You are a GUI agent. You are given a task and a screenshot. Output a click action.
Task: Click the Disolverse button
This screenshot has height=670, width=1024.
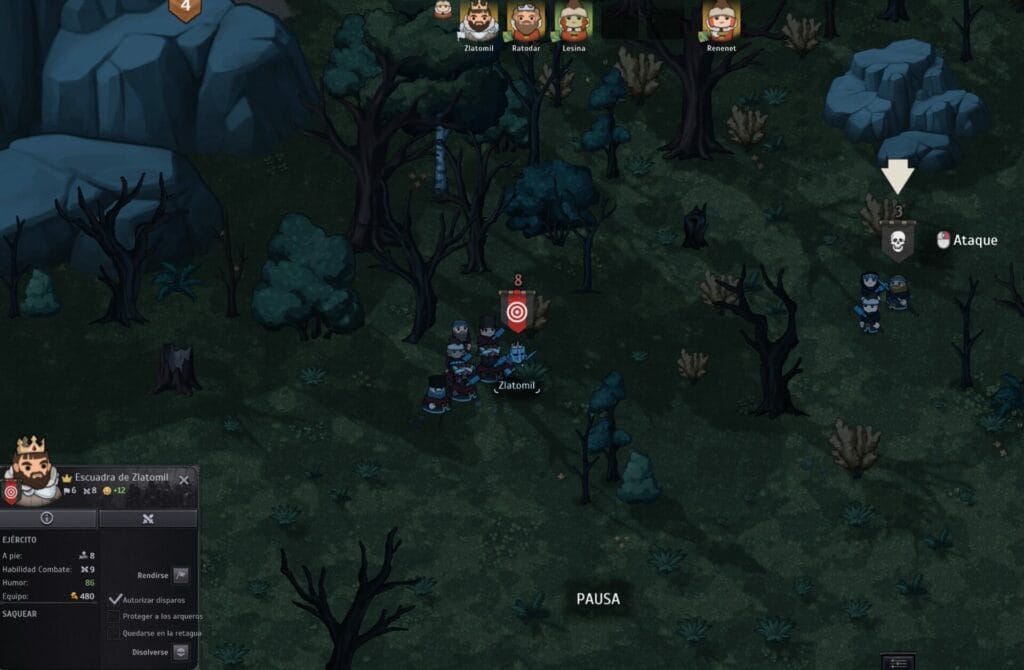[x=180, y=652]
